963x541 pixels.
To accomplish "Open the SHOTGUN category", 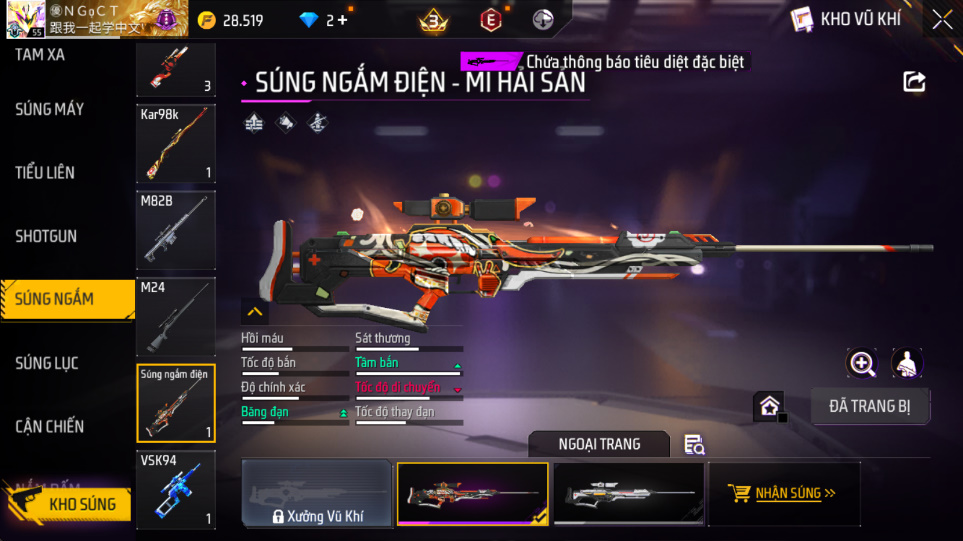I will pyautogui.click(x=46, y=237).
